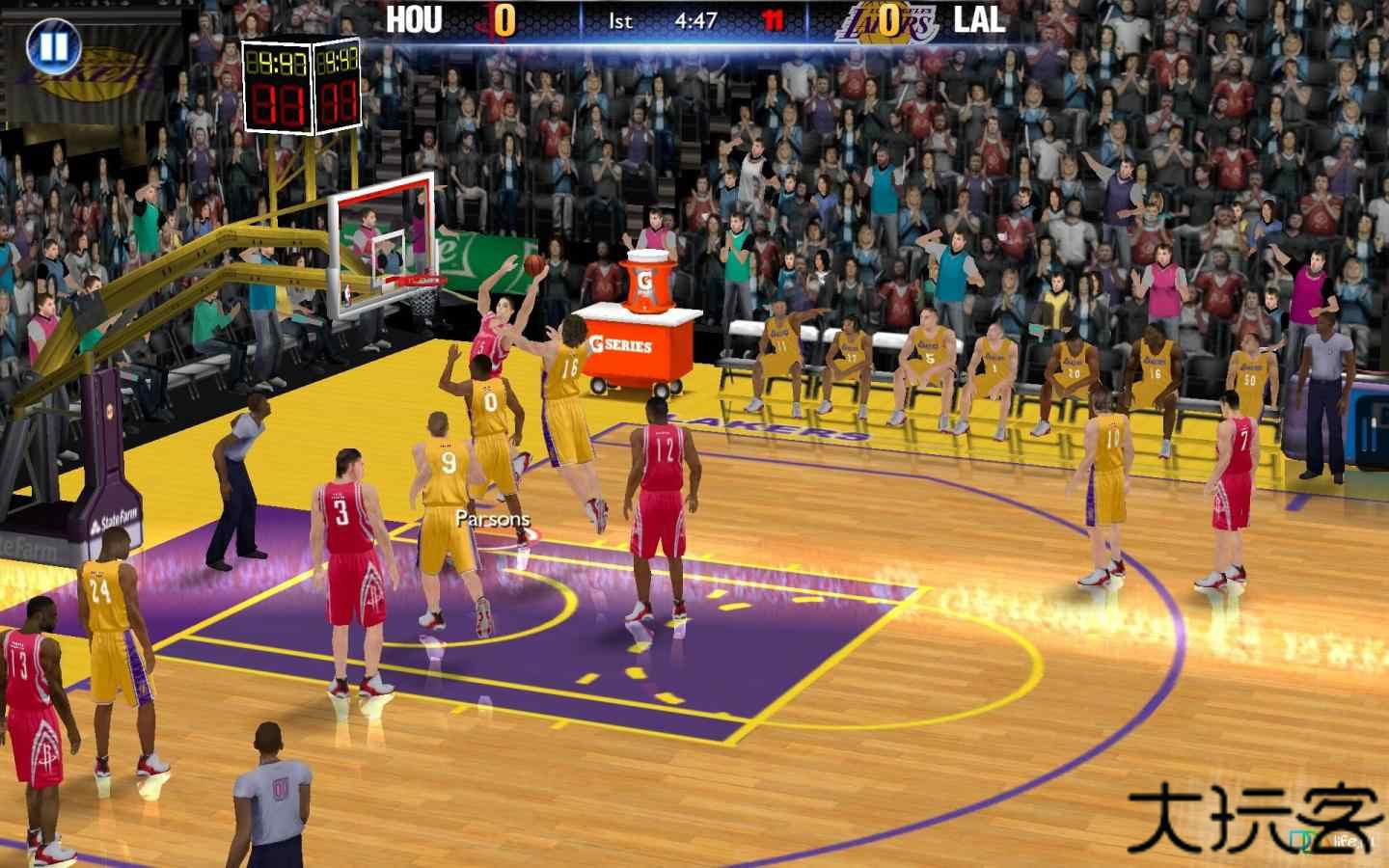Image resolution: width=1389 pixels, height=868 pixels.
Task: Select the HOU team label in the HUD
Action: point(413,19)
